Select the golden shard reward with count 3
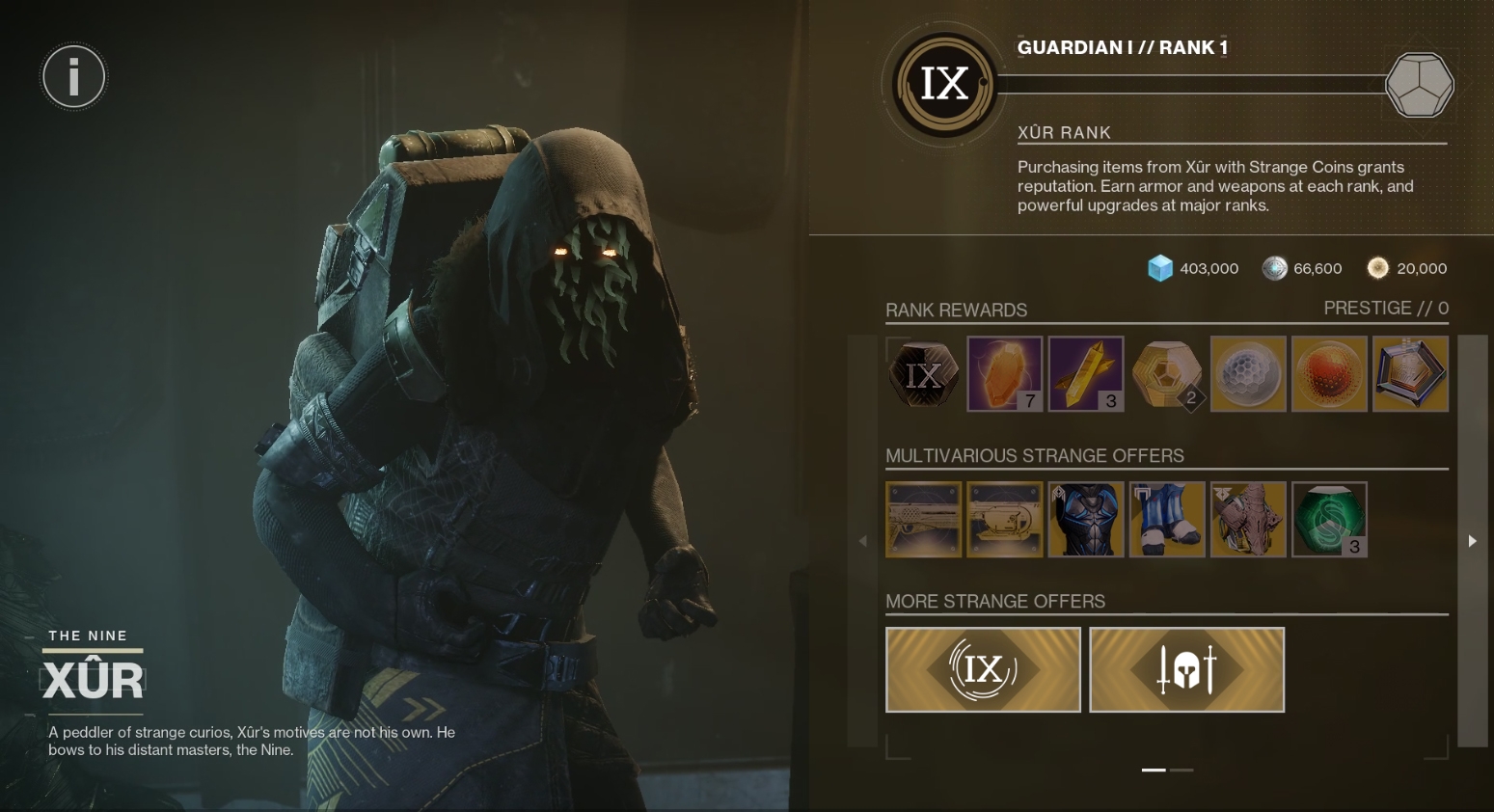The height and width of the screenshot is (812, 1494). (x=1086, y=374)
